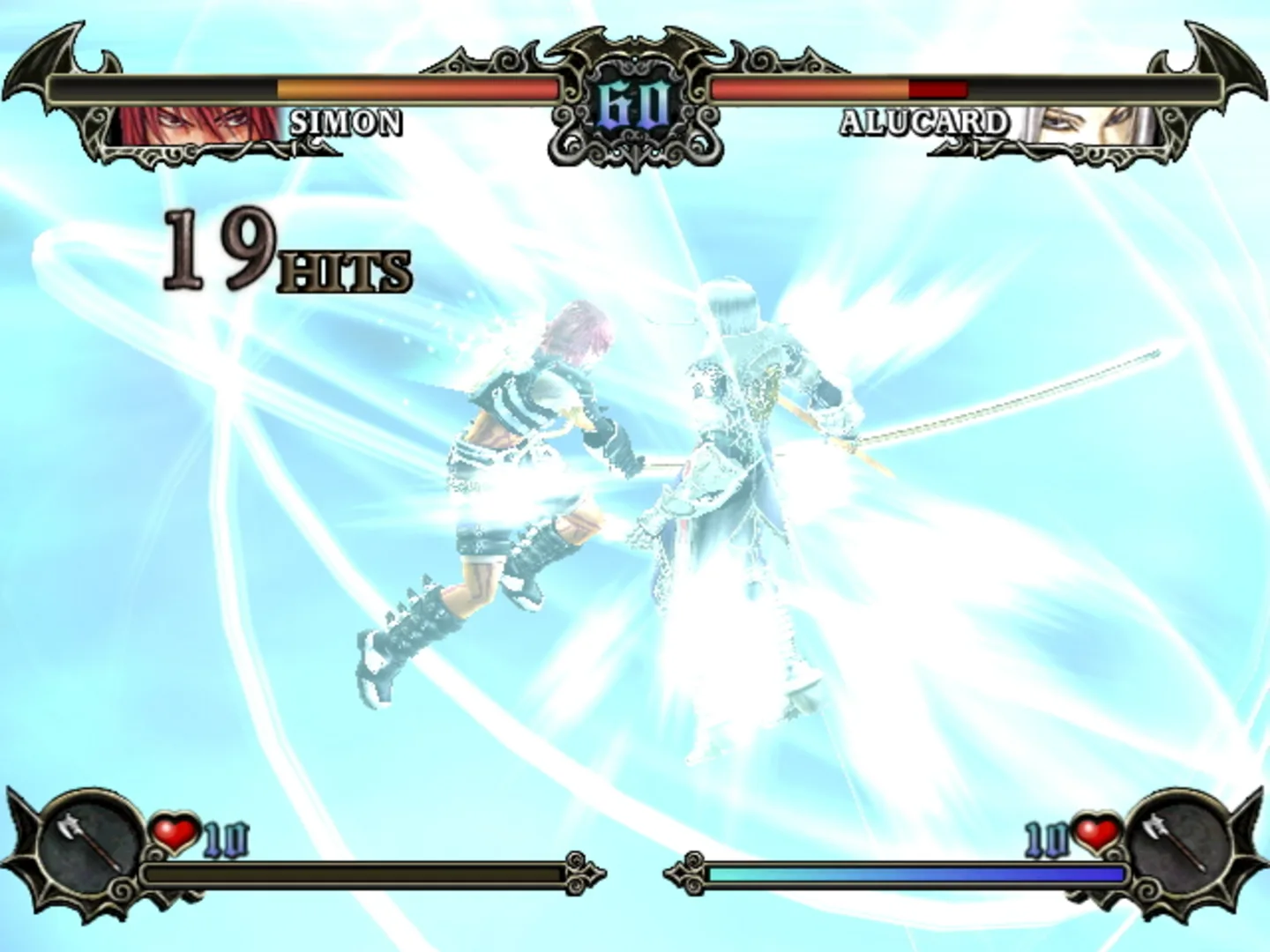The height and width of the screenshot is (952, 1270).
Task: Click the ALUCARD name label
Action: [x=924, y=123]
